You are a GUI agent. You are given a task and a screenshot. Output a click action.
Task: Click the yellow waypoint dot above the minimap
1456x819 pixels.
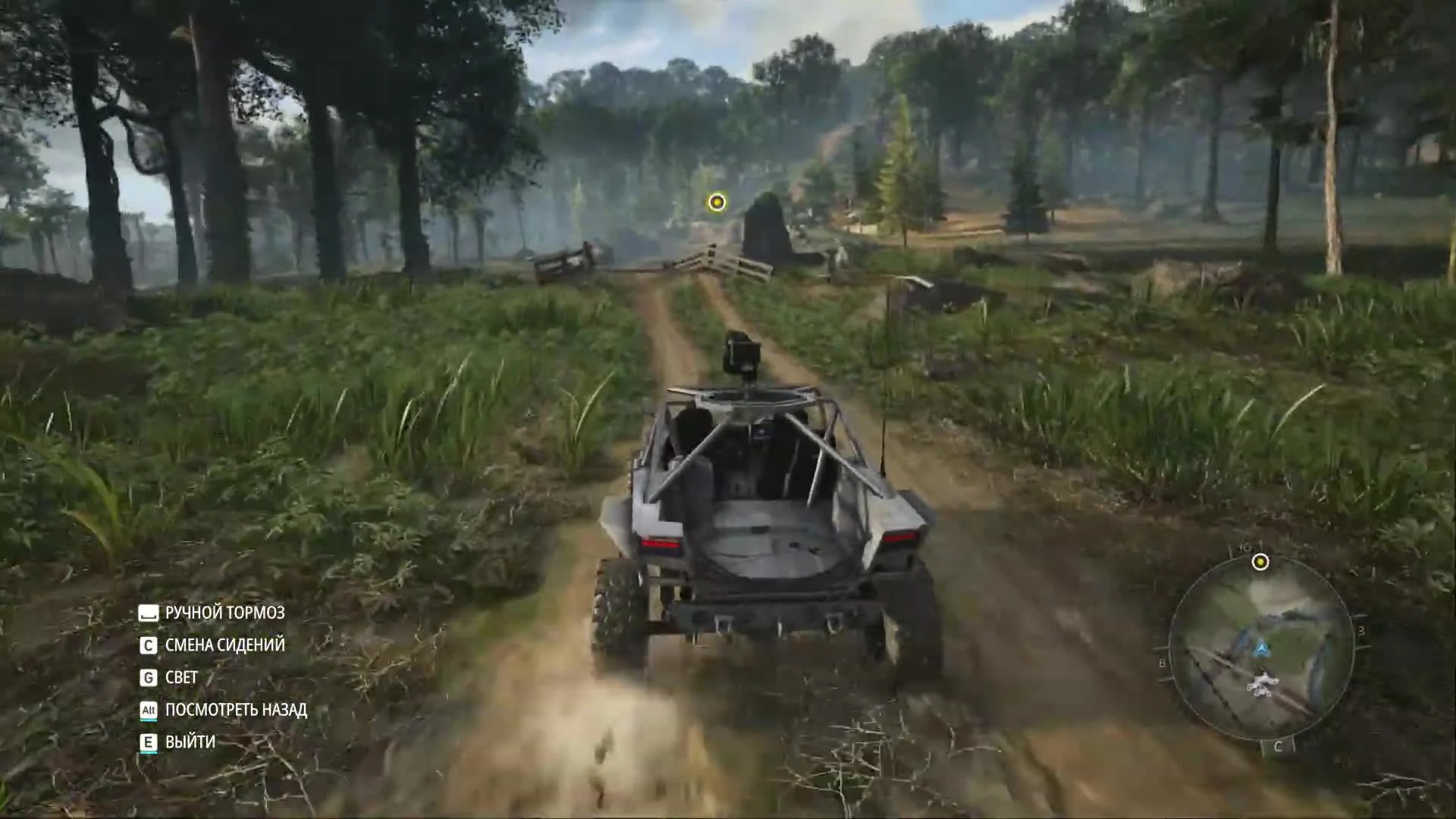pyautogui.click(x=1260, y=563)
